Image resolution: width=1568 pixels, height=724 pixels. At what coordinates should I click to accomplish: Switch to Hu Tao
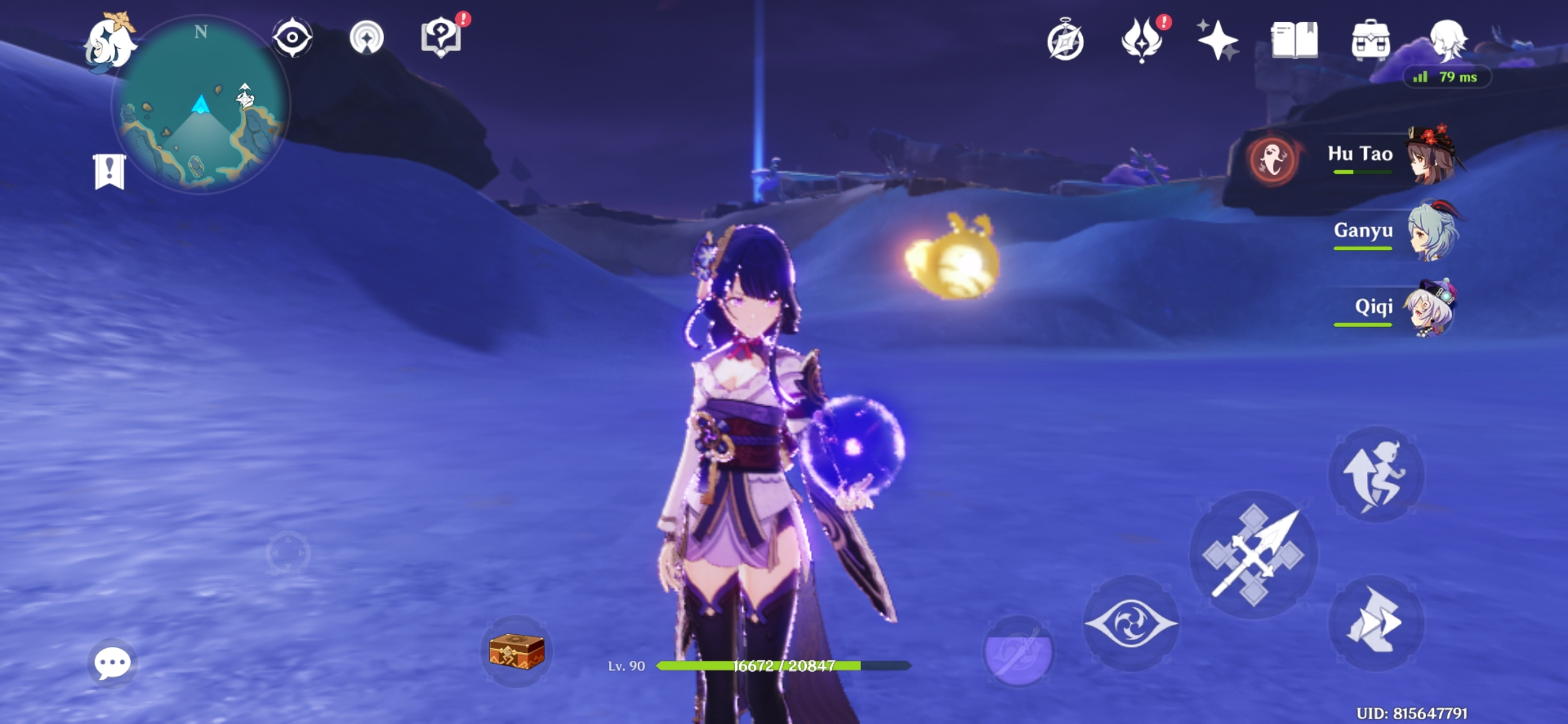click(1431, 159)
